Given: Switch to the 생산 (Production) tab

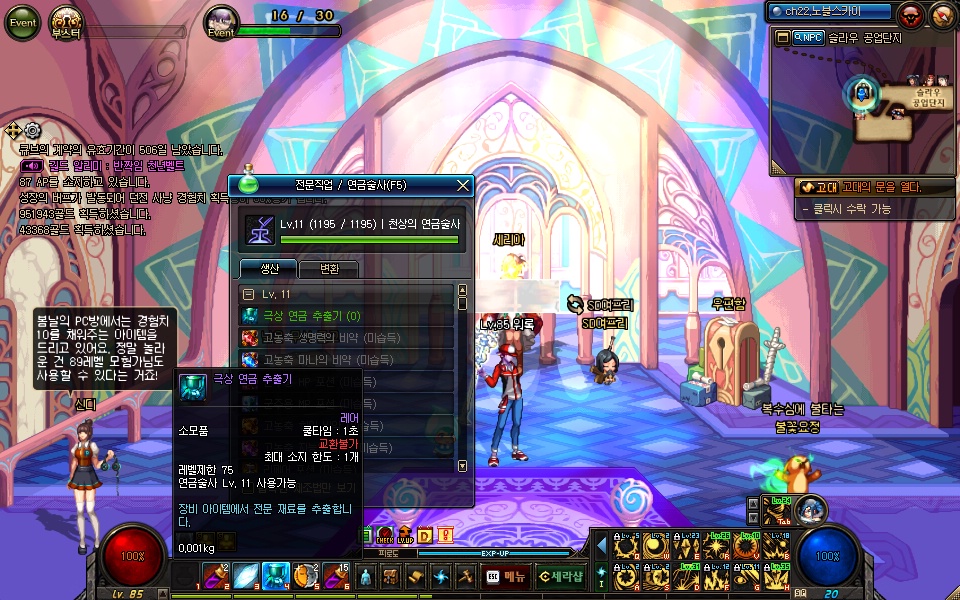Looking at the screenshot, I should pos(266,269).
